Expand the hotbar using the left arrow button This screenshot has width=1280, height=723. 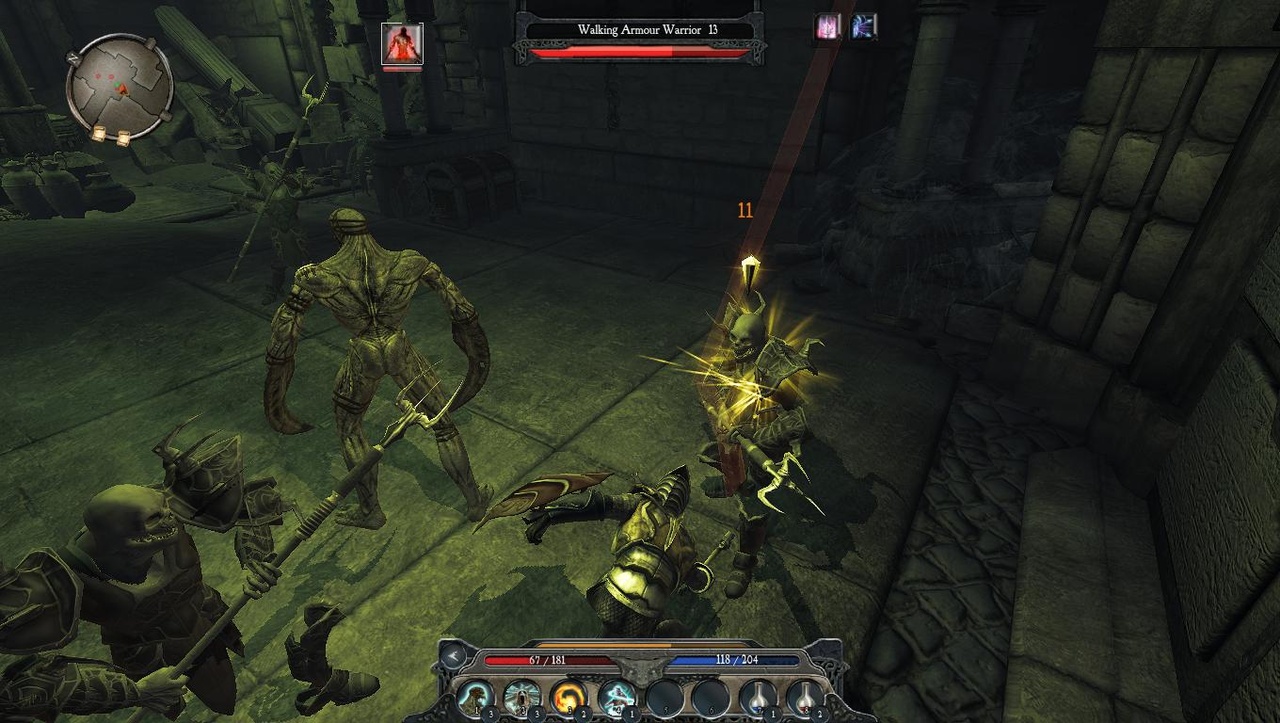tap(452, 657)
